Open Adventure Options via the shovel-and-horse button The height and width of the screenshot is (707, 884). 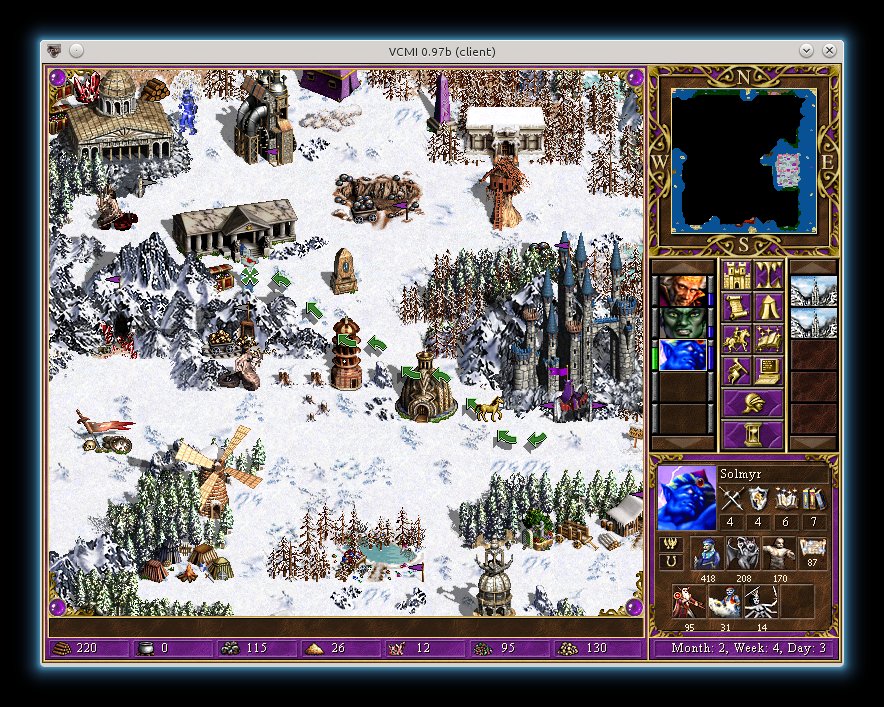pos(736,371)
